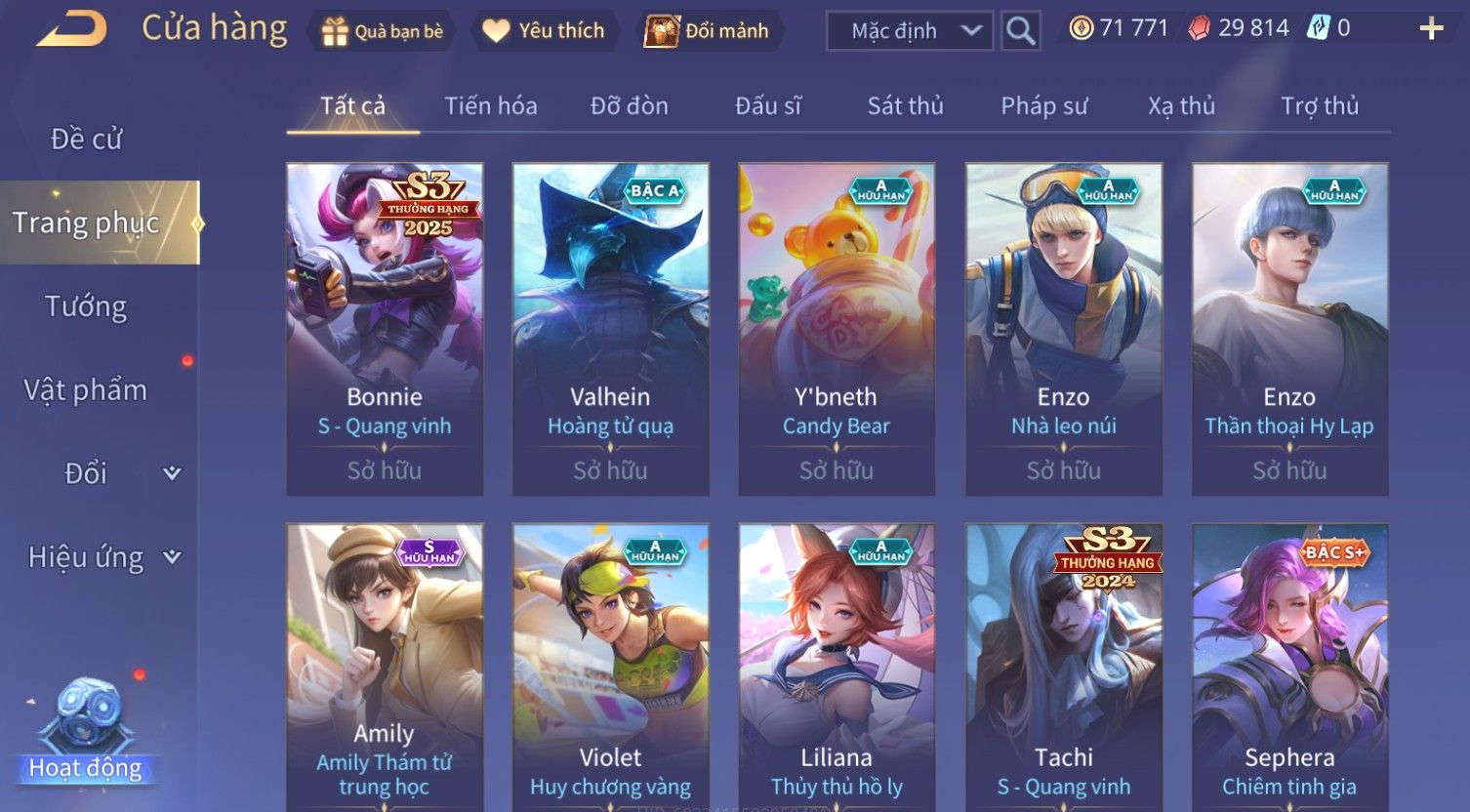Open the Đề cử menu entry
This screenshot has width=1470, height=812.
pos(86,140)
